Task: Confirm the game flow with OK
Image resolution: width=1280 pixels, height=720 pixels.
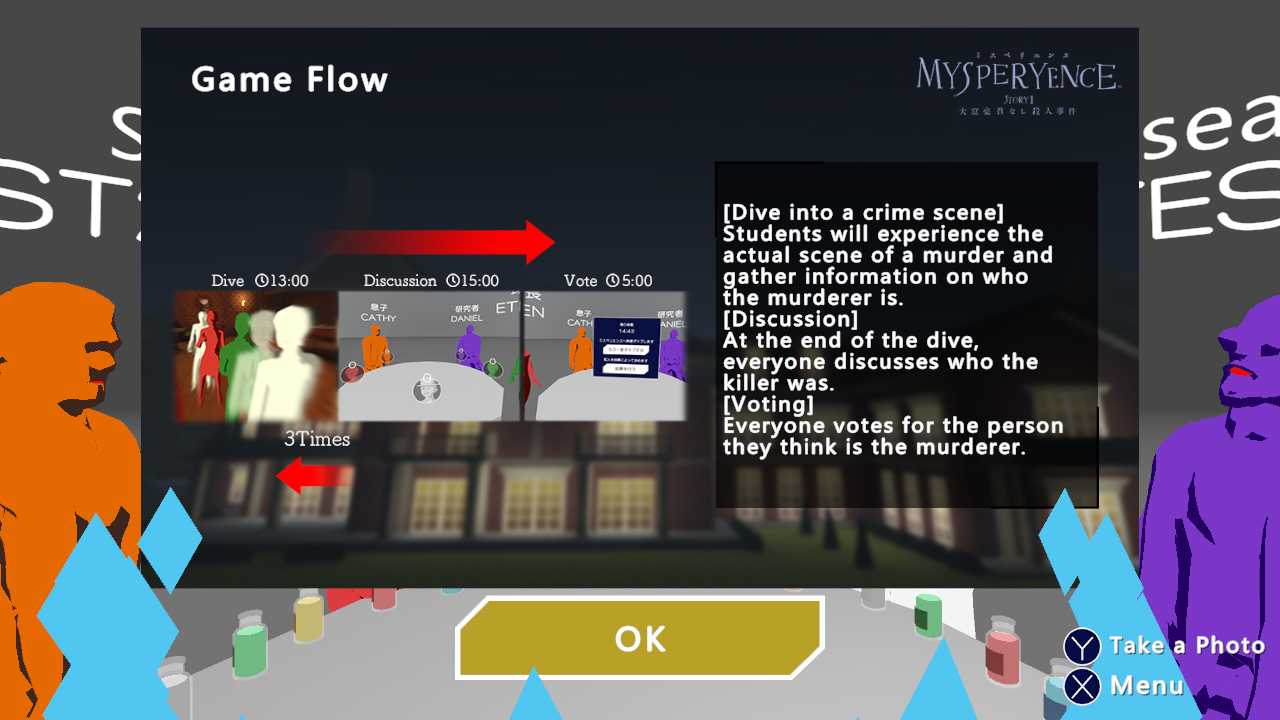Action: coord(639,638)
